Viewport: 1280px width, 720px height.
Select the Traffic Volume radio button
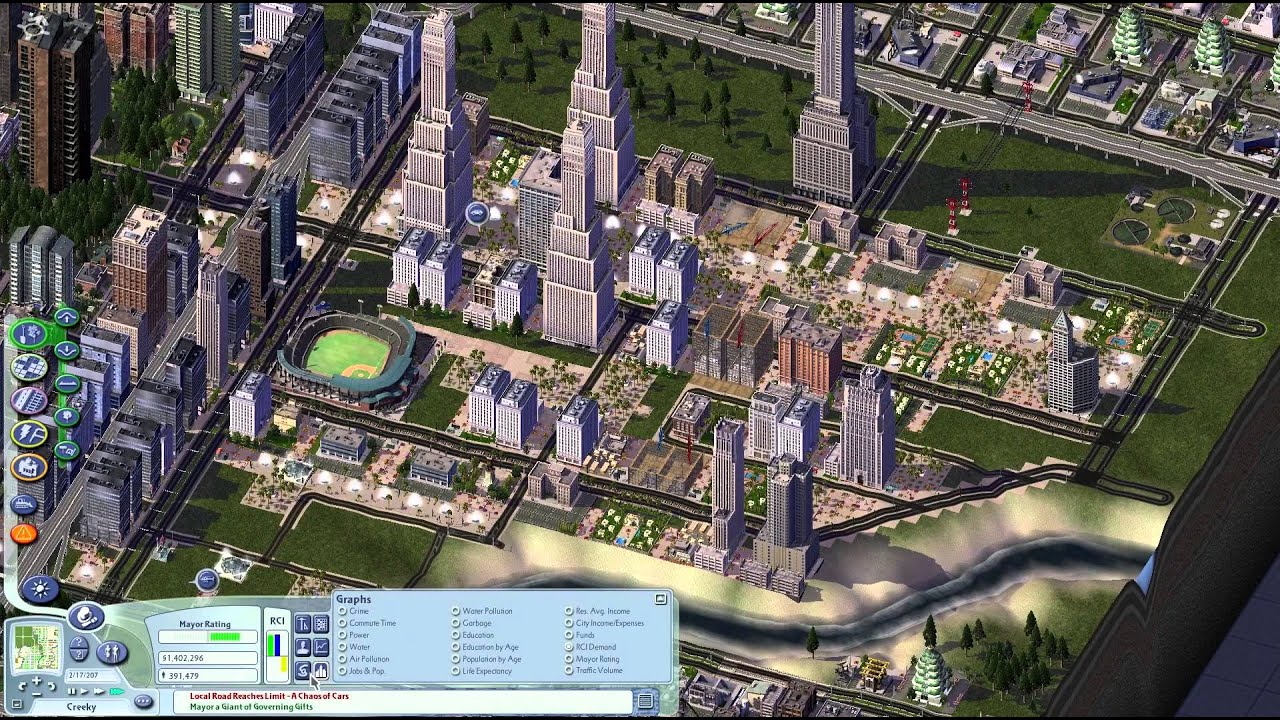[569, 670]
